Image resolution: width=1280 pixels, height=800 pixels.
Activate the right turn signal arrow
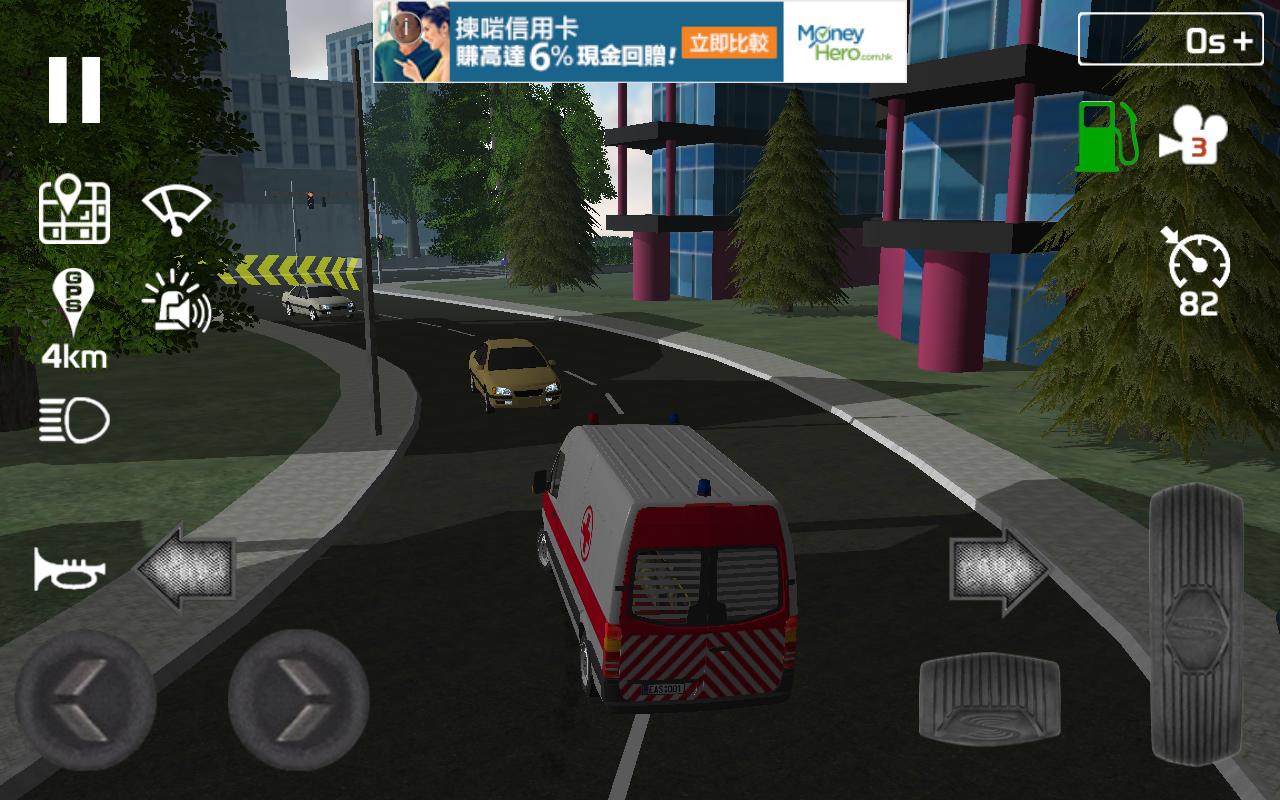tap(998, 570)
